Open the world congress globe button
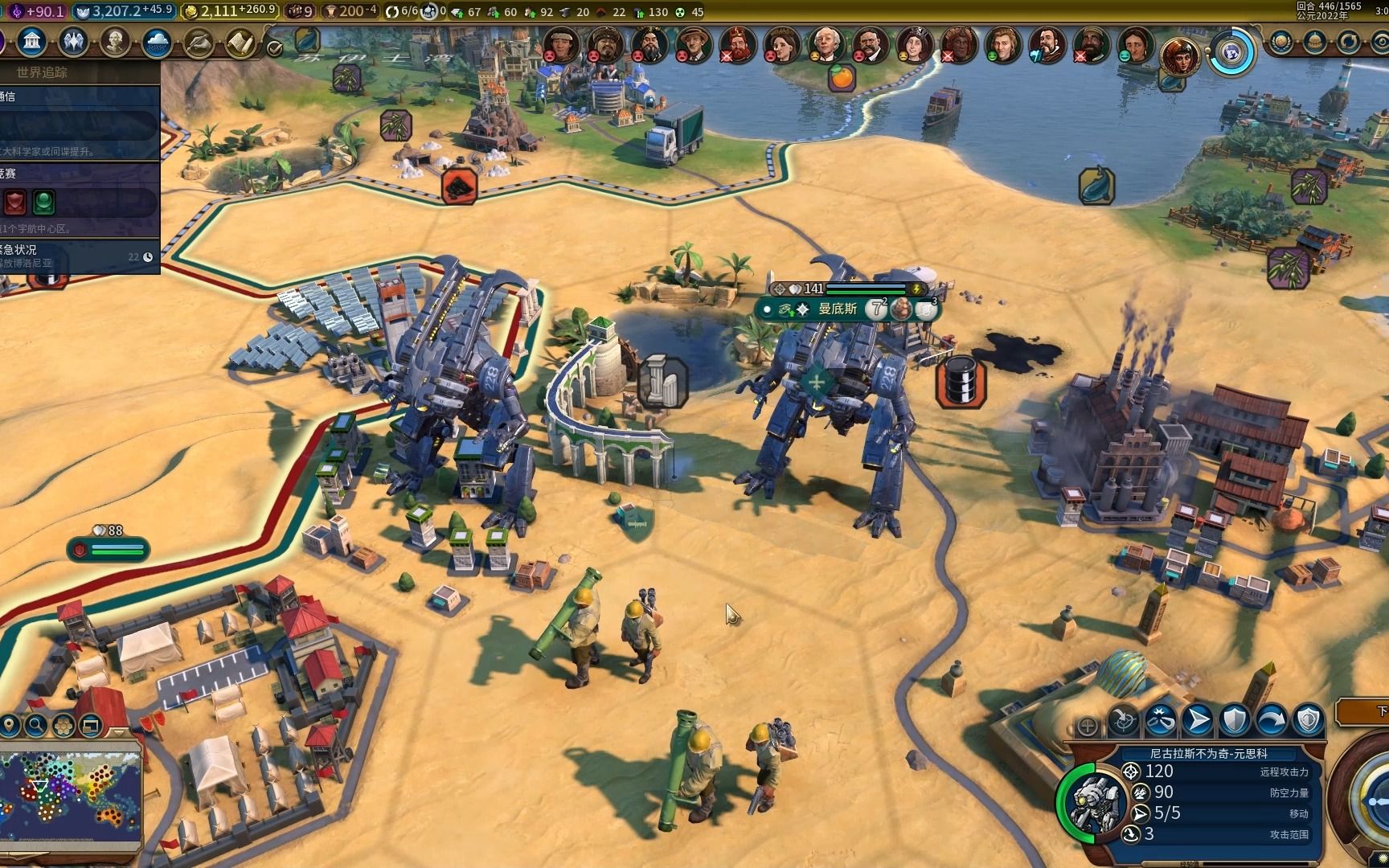 (x=1231, y=53)
